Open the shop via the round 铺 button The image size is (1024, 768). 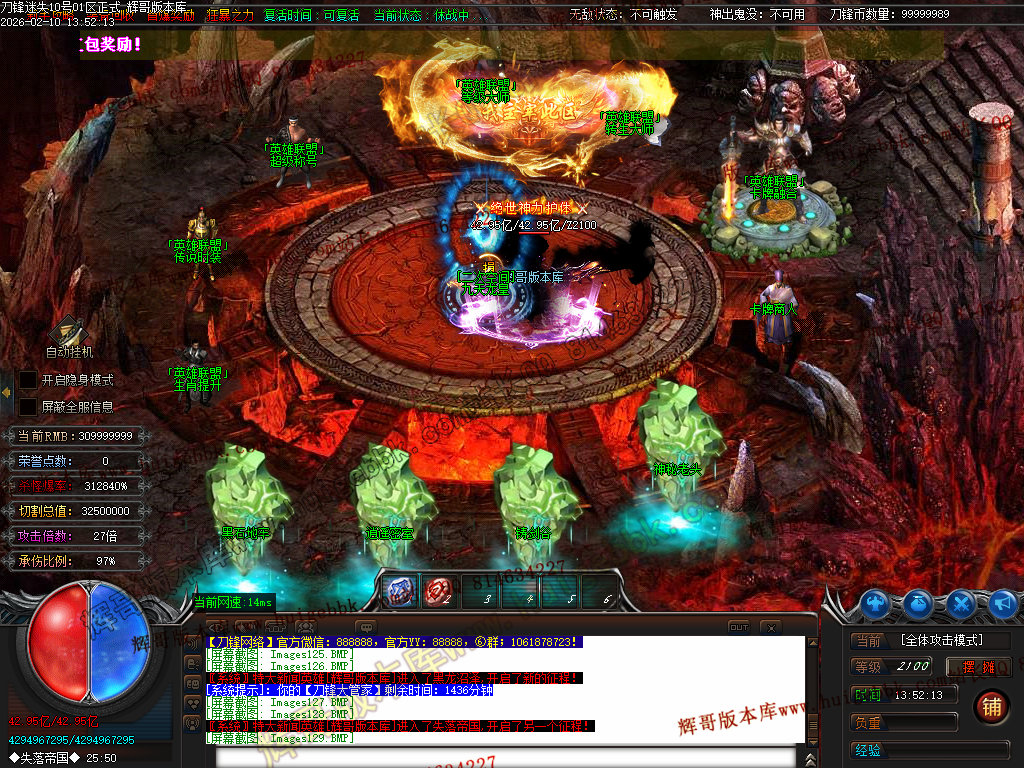point(991,705)
